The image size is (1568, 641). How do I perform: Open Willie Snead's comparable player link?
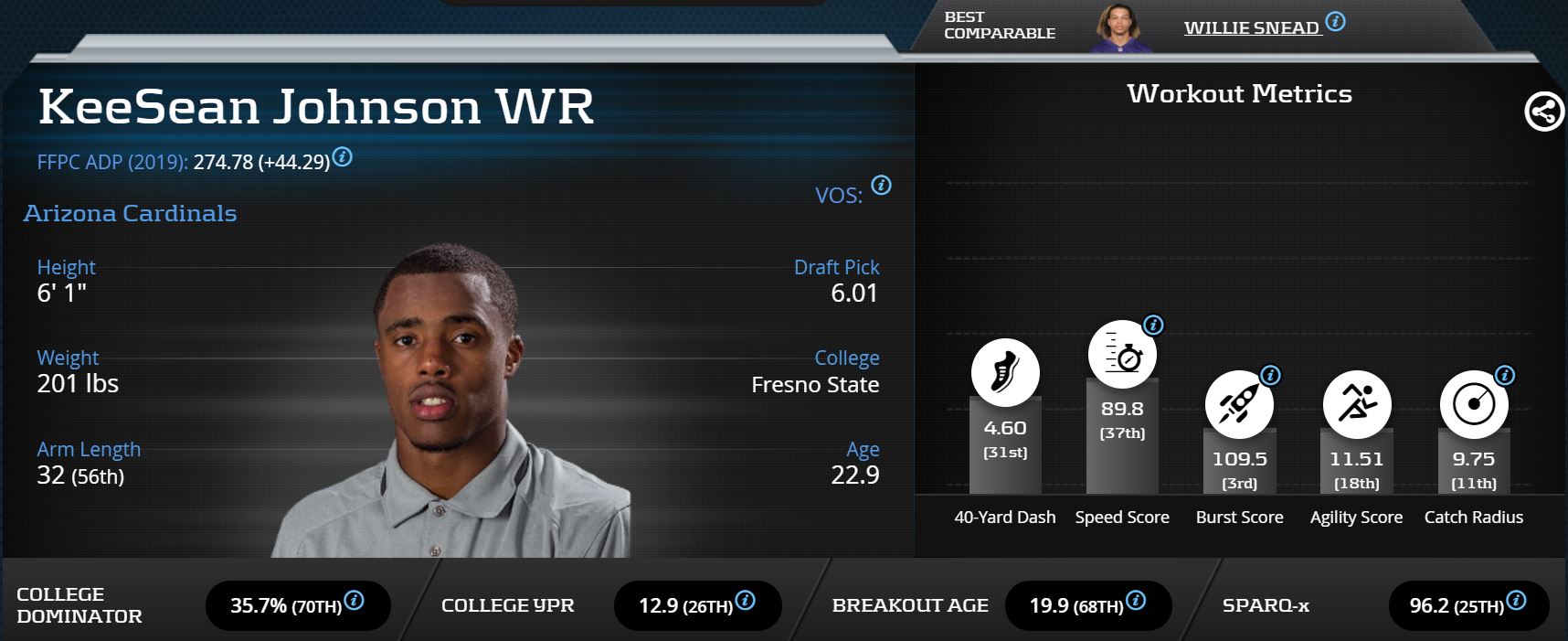point(1251,27)
